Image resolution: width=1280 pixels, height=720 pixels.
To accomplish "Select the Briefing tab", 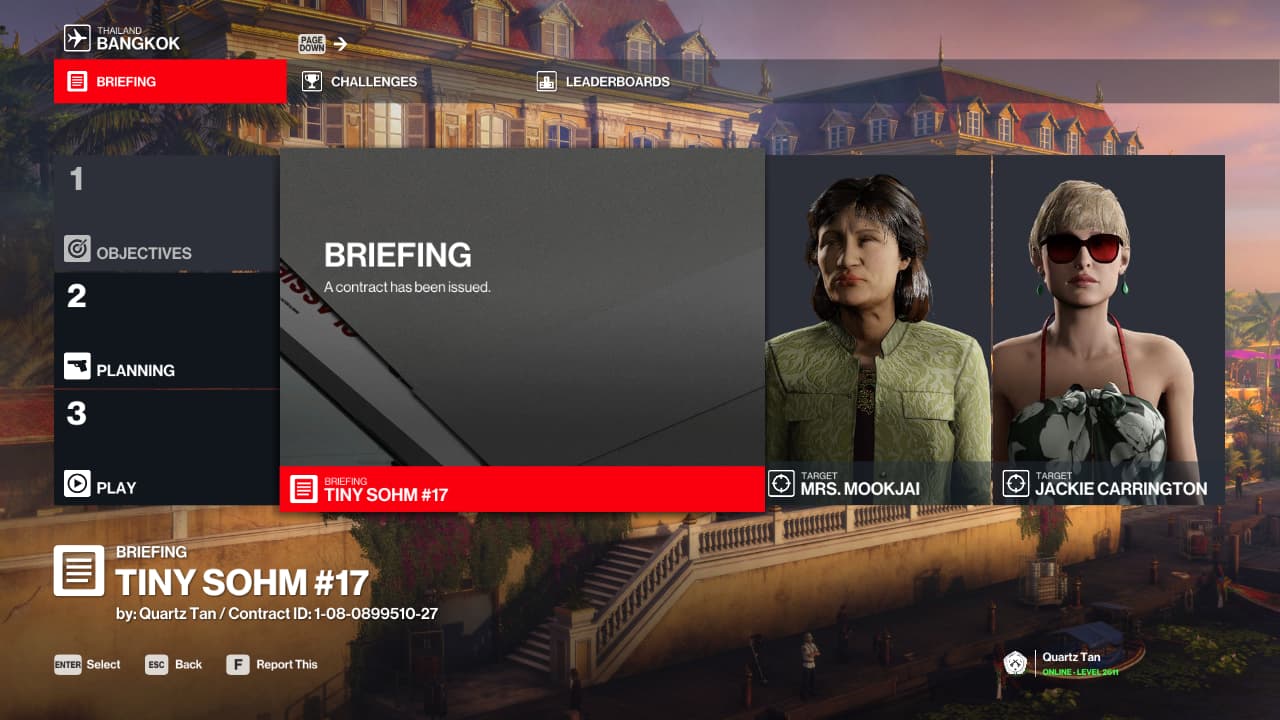I will 170,82.
